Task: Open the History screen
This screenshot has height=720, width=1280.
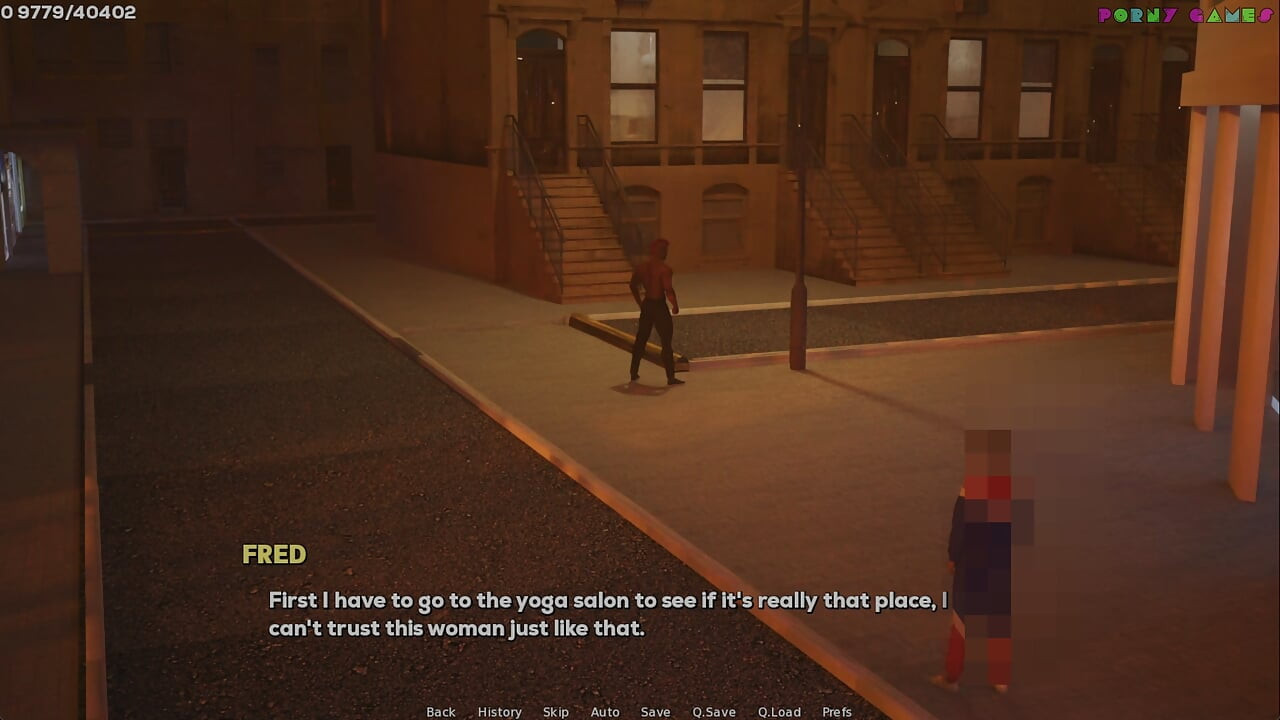Action: [x=498, y=711]
